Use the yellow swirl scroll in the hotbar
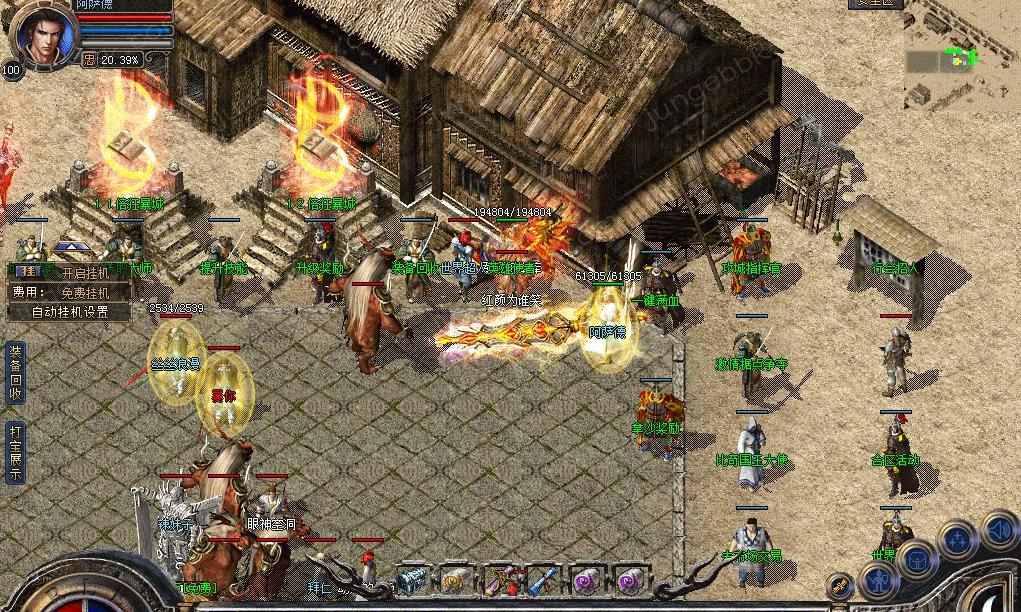This screenshot has height=612, width=1021. coord(456,579)
